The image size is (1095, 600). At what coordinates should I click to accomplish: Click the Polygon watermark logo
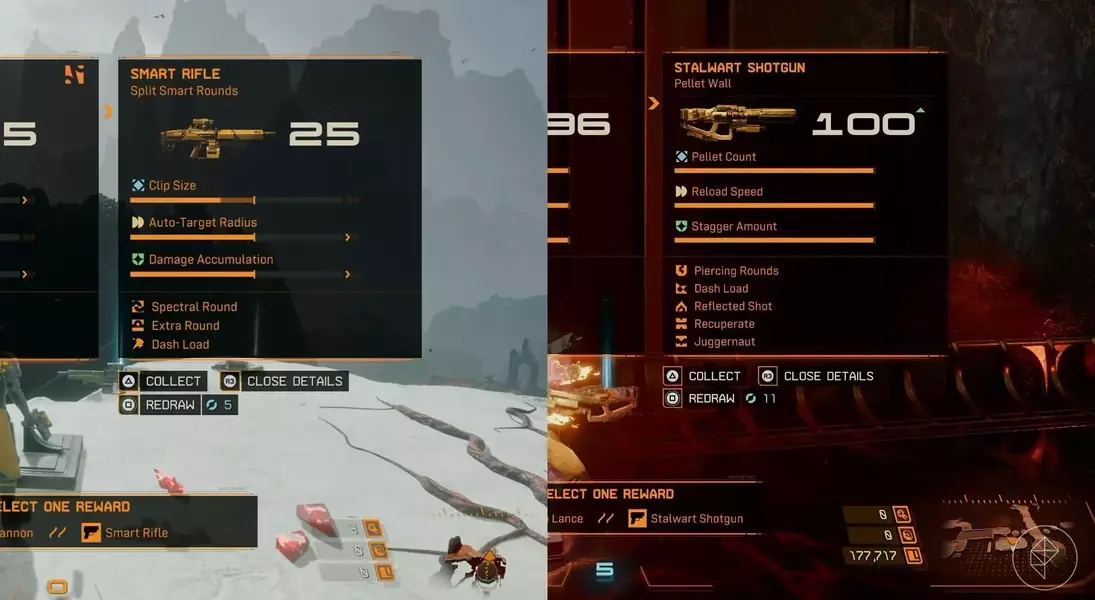(1045, 554)
